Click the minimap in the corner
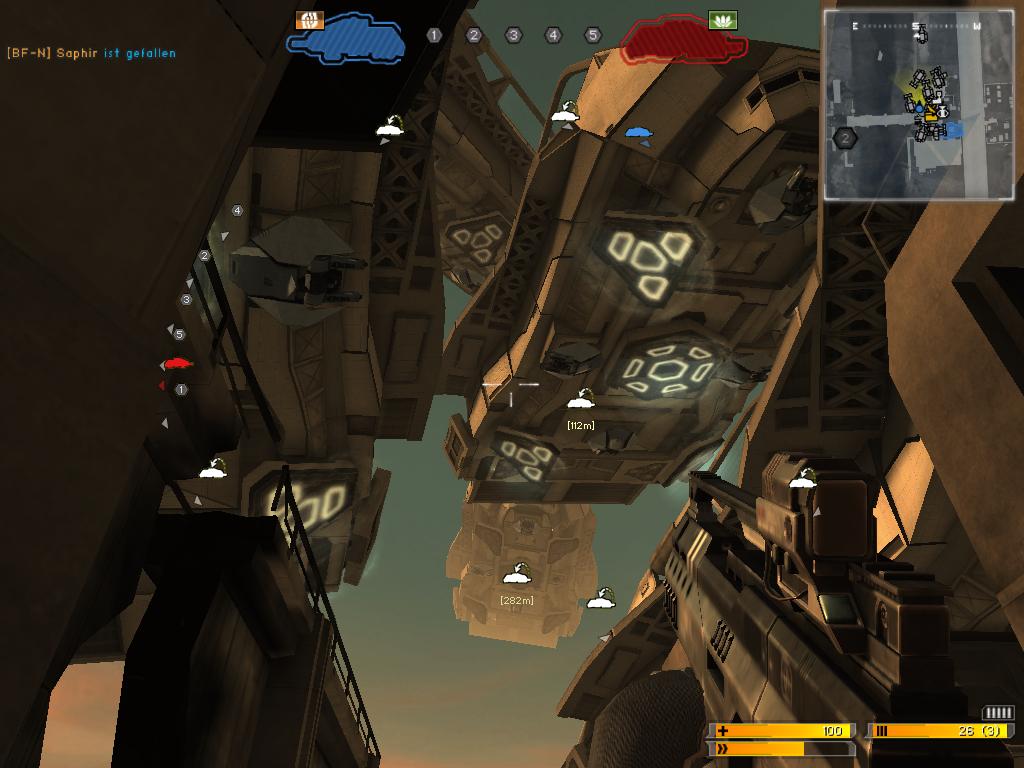The width and height of the screenshot is (1024, 768). 918,104
